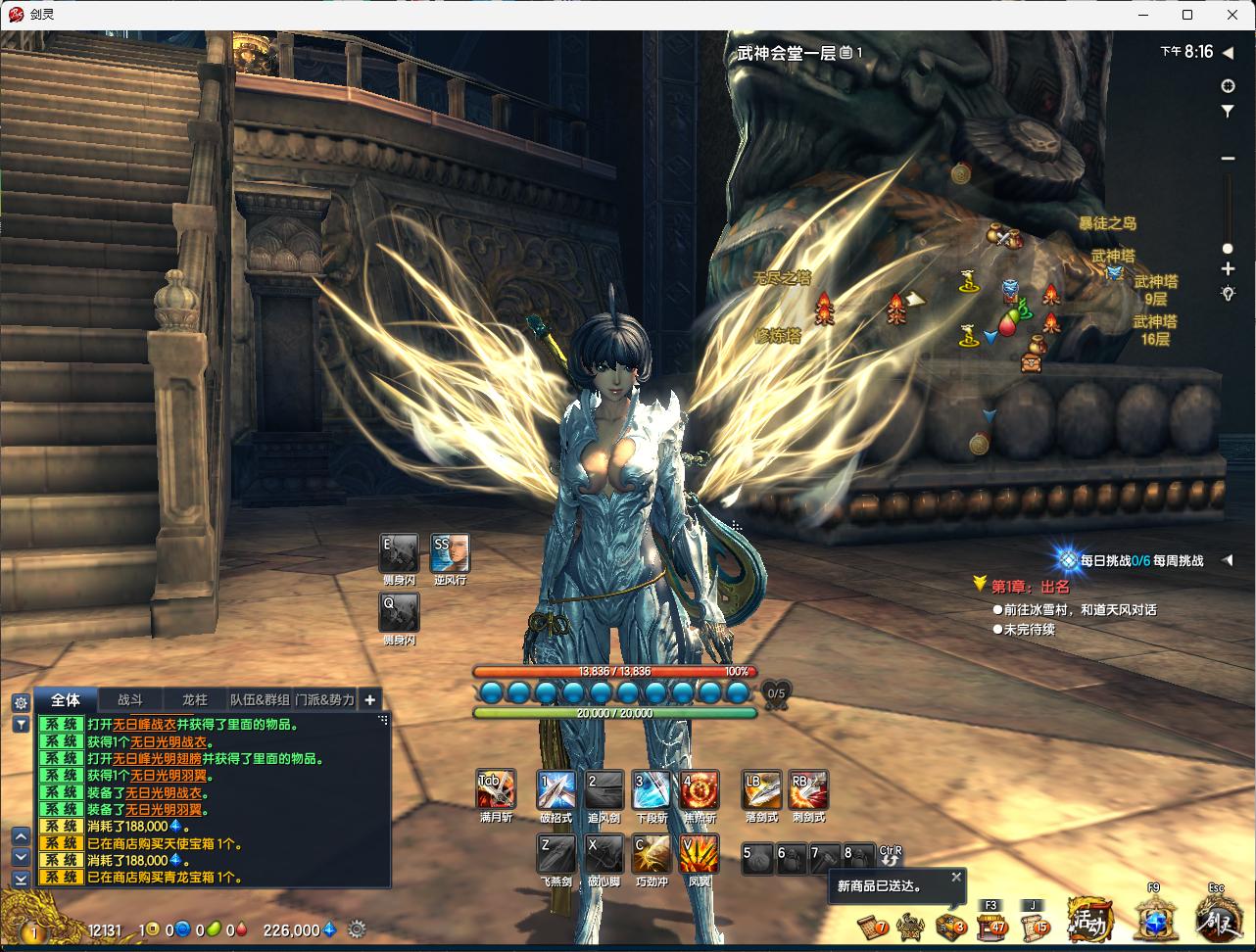Select the 队伍&群组 chat tab
Image resolution: width=1256 pixels, height=952 pixels.
[x=260, y=699]
